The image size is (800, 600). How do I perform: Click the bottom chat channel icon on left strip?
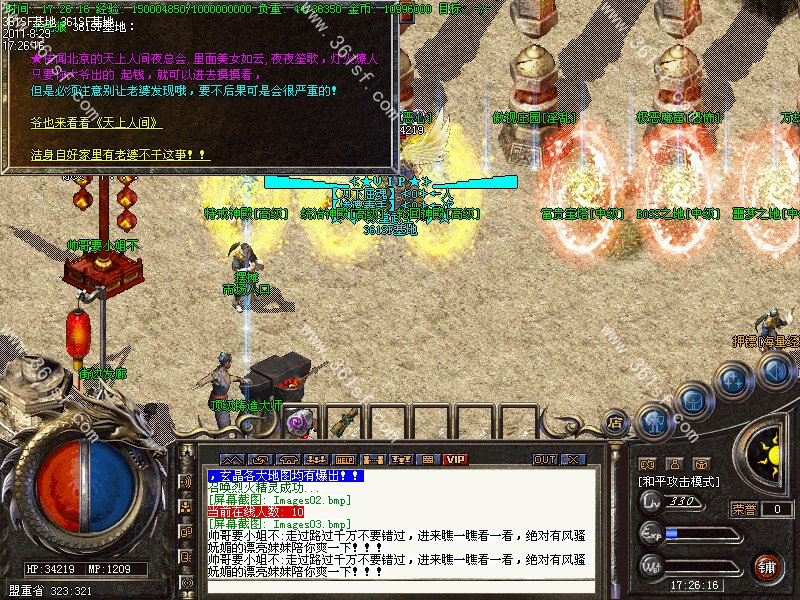[x=186, y=582]
